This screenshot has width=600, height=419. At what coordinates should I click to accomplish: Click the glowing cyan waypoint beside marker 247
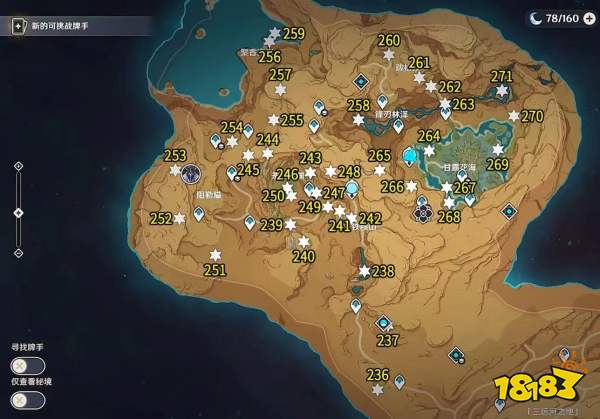point(352,187)
